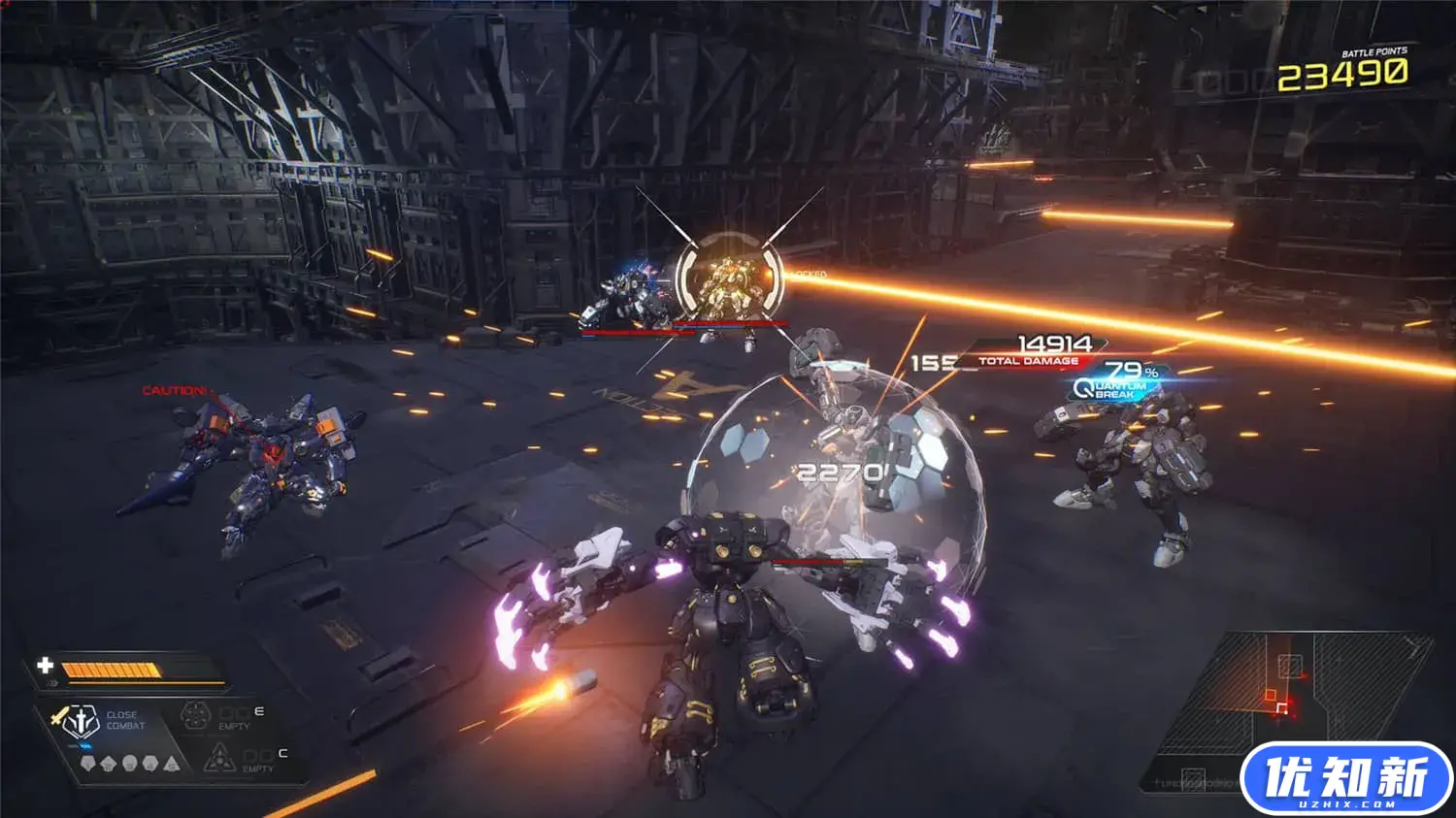This screenshot has width=1456, height=818.
Task: Click the orange square marker on minimap
Action: [1272, 696]
